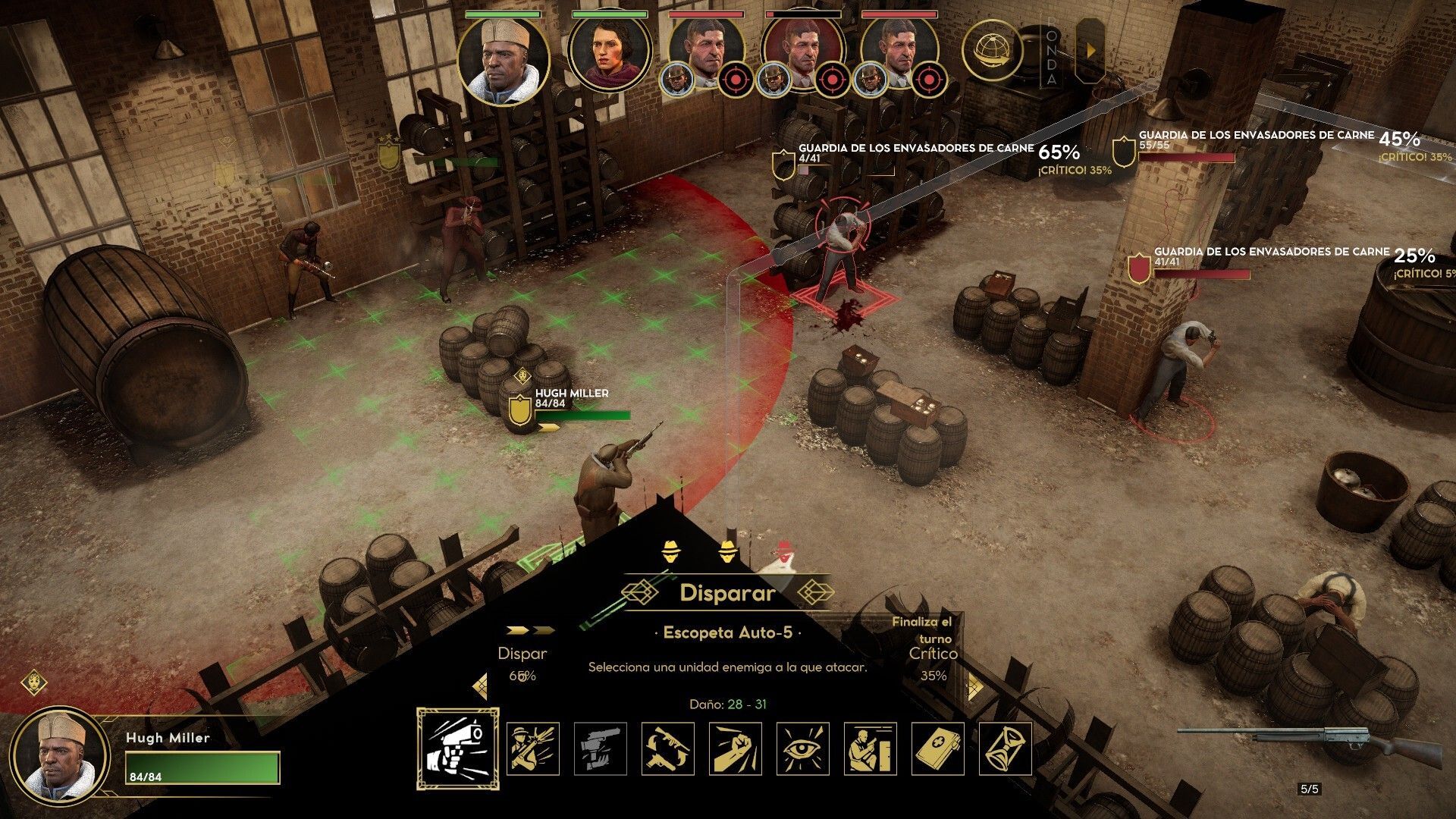Choose the greyed-out pistol reload icon
The height and width of the screenshot is (819, 1456).
coord(600,748)
